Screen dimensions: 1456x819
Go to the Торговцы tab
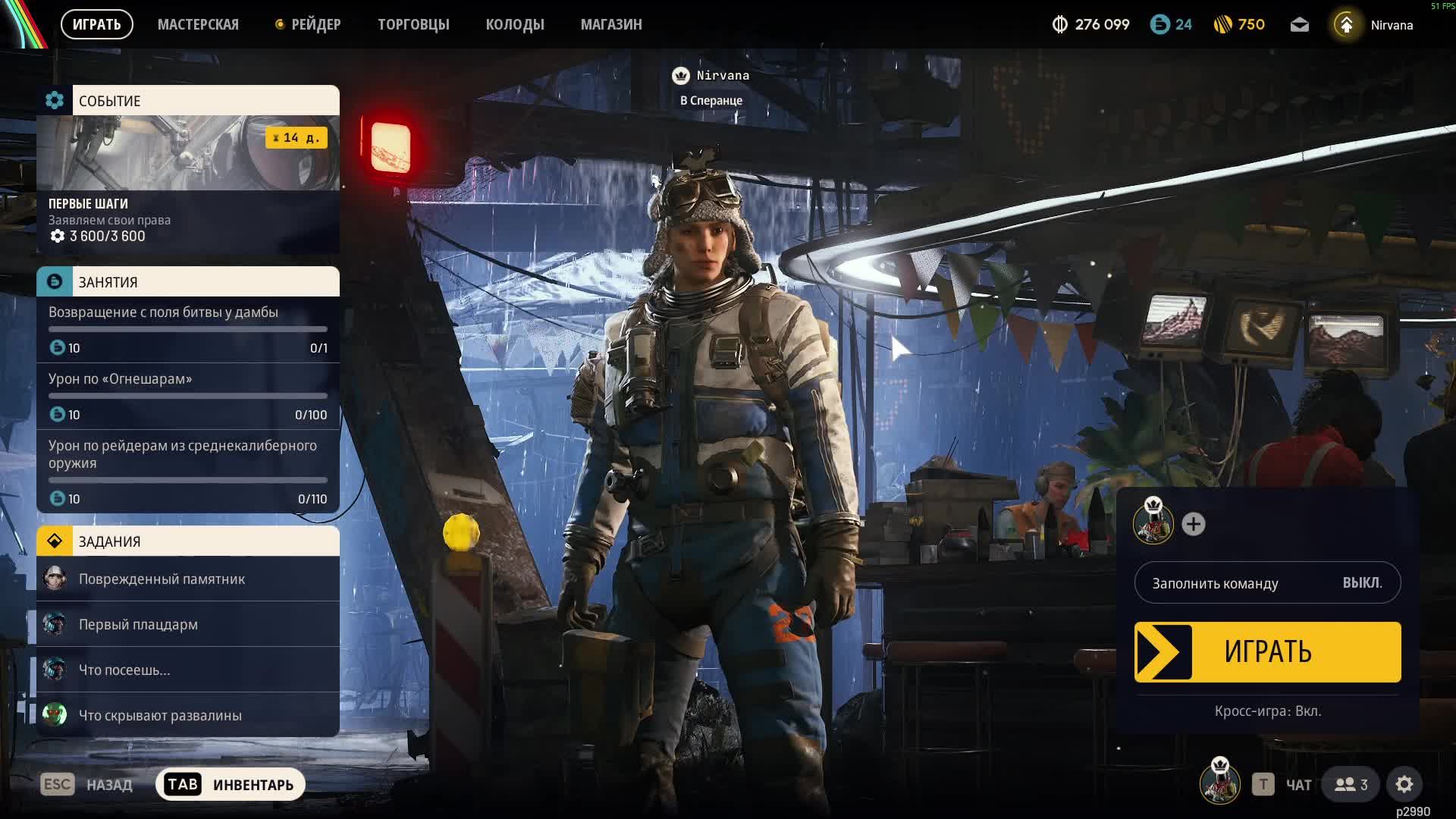[x=413, y=24]
